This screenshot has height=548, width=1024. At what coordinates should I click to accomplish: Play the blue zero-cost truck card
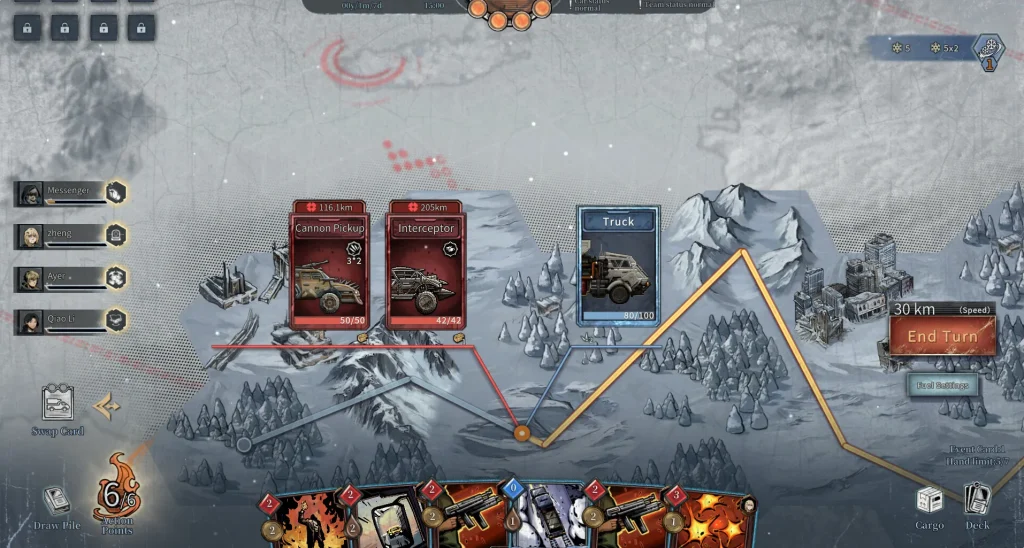click(x=546, y=518)
